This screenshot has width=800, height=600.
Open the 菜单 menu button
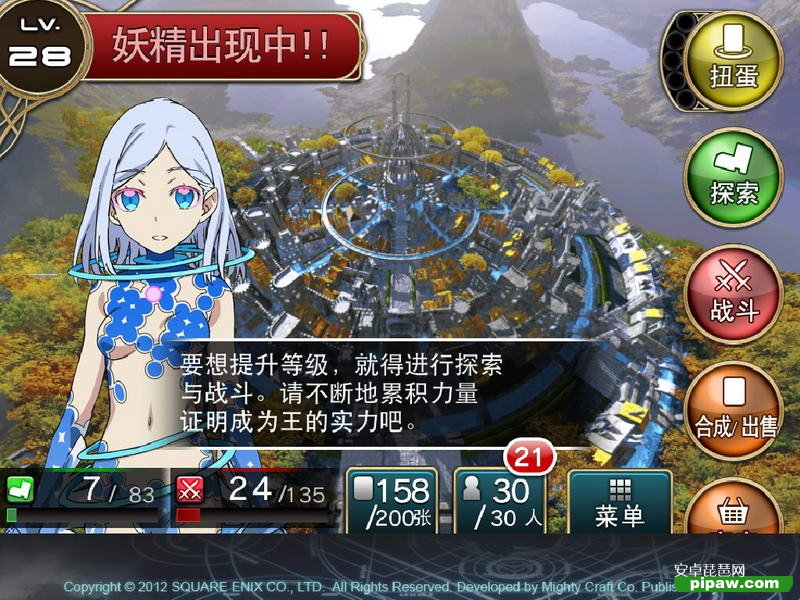[619, 502]
